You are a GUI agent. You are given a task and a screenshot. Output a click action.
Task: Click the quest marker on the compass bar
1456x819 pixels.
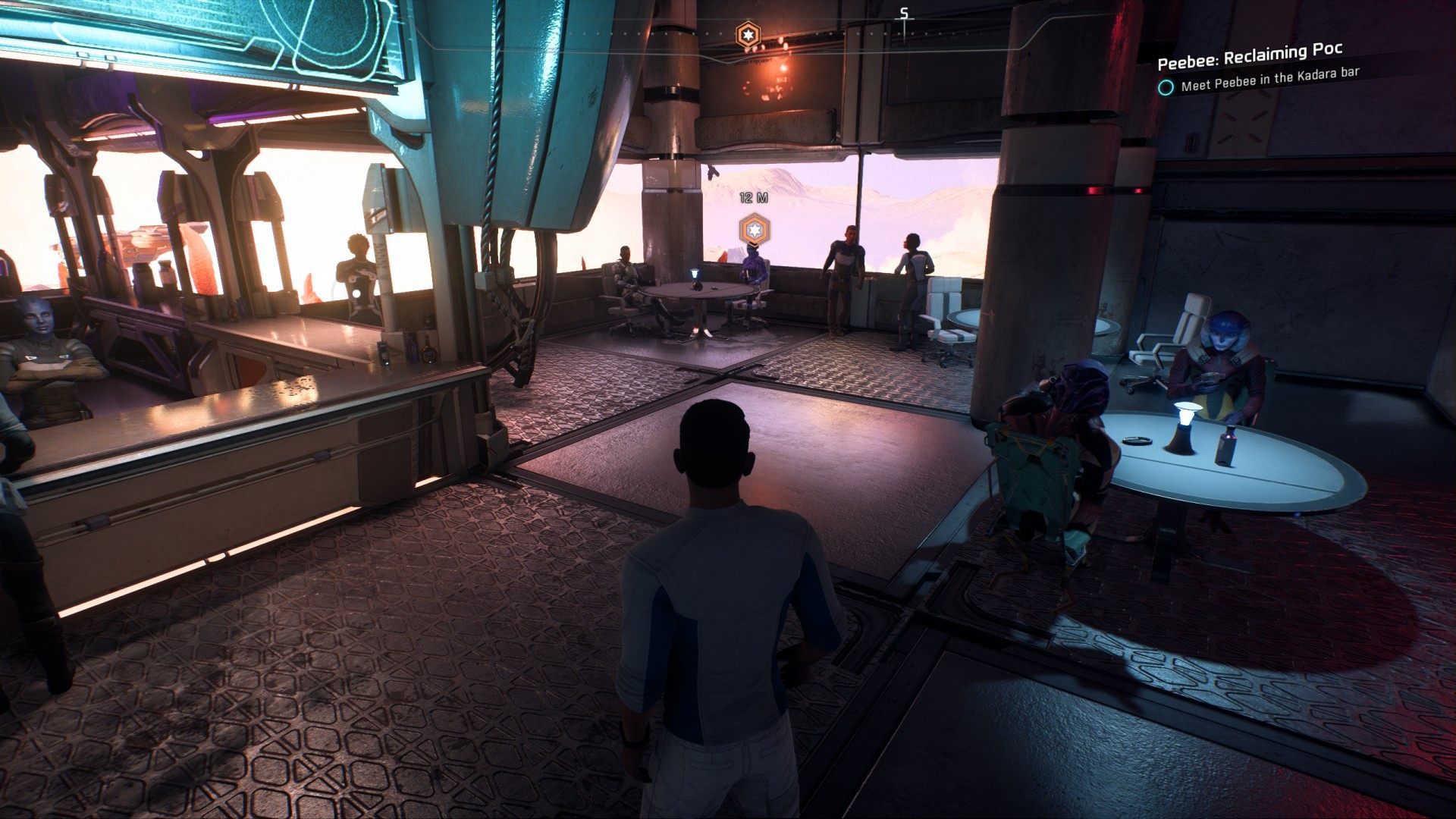(x=748, y=34)
